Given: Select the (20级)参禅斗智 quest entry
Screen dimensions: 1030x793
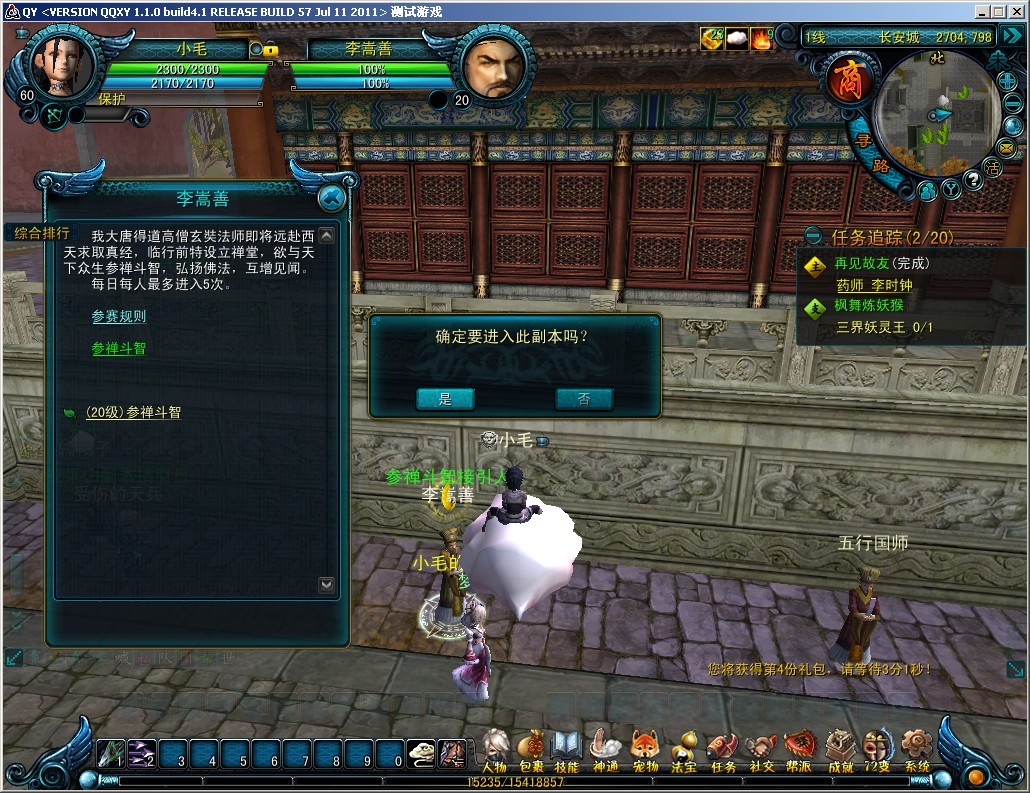Looking at the screenshot, I should (x=133, y=412).
